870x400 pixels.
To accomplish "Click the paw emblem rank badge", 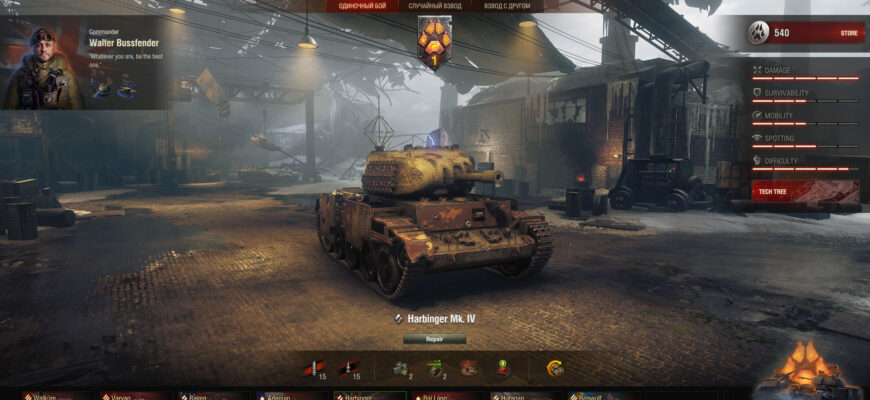I will pyautogui.click(x=434, y=40).
